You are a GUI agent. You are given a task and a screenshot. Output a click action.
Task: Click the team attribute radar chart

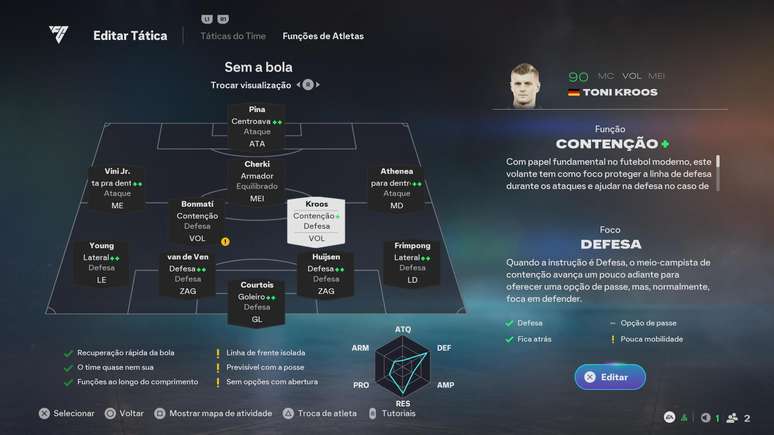point(403,366)
